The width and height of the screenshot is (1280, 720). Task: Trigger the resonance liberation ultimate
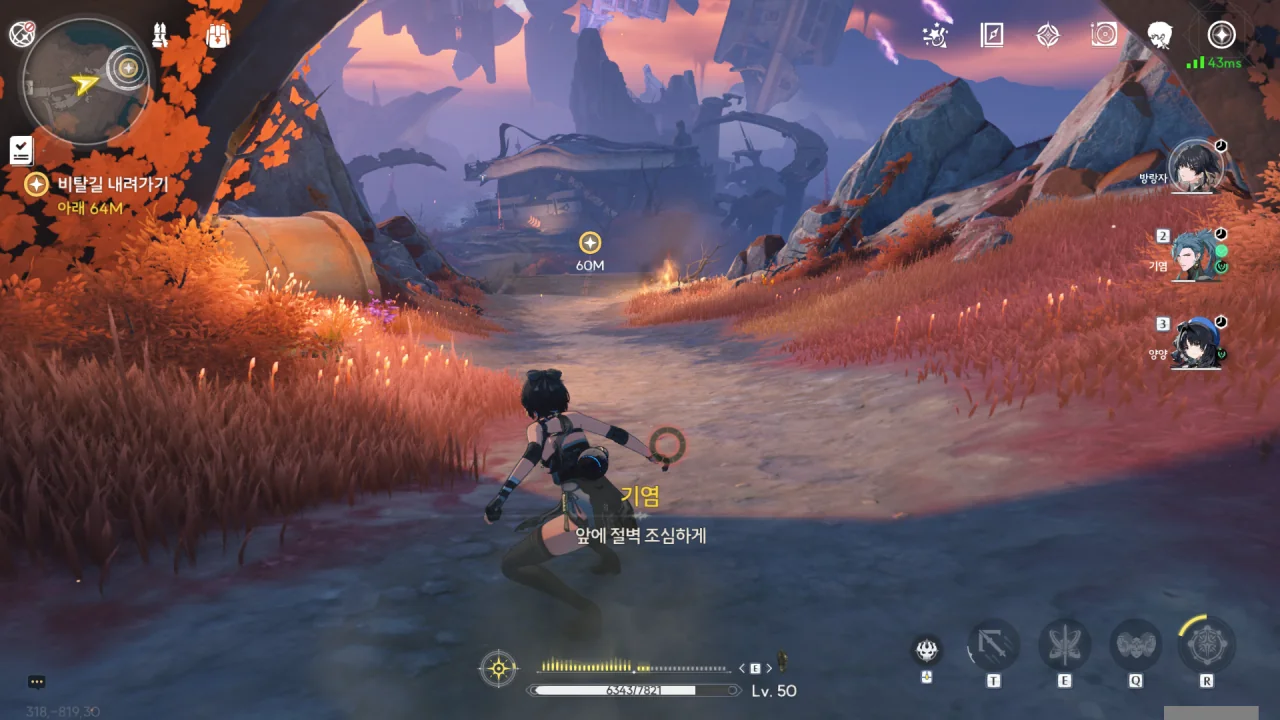pyautogui.click(x=1207, y=645)
